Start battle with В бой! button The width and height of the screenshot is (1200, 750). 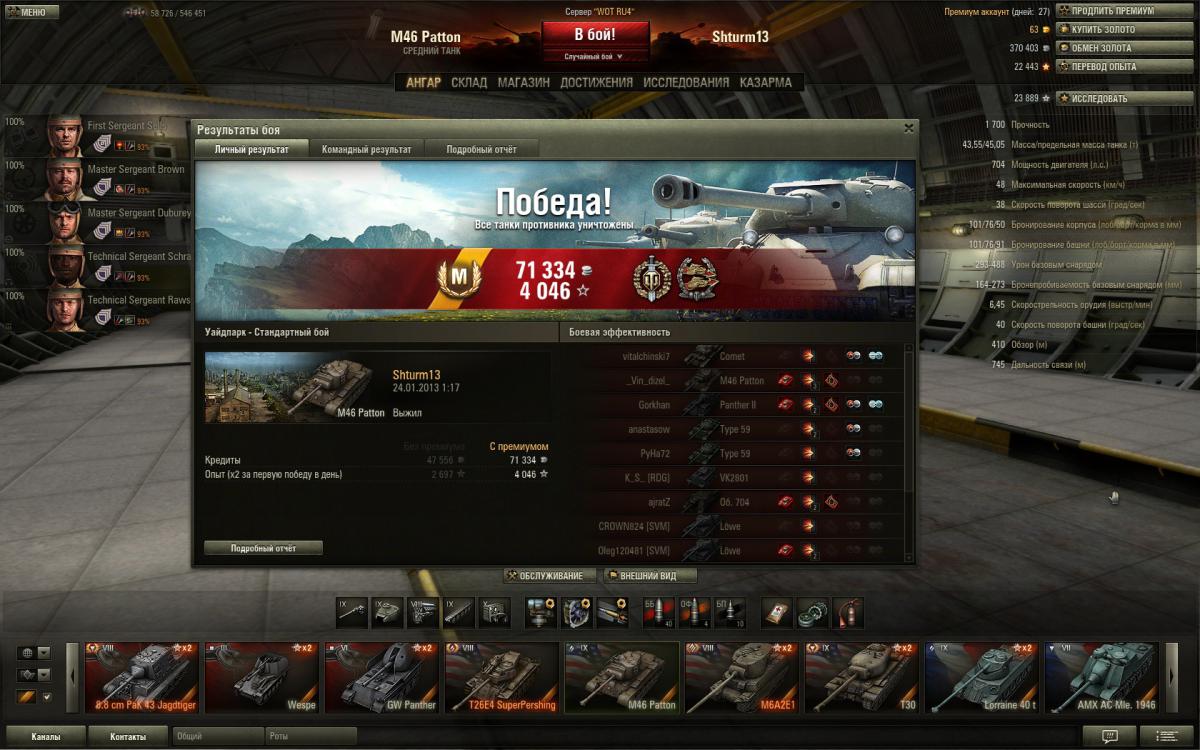(594, 34)
